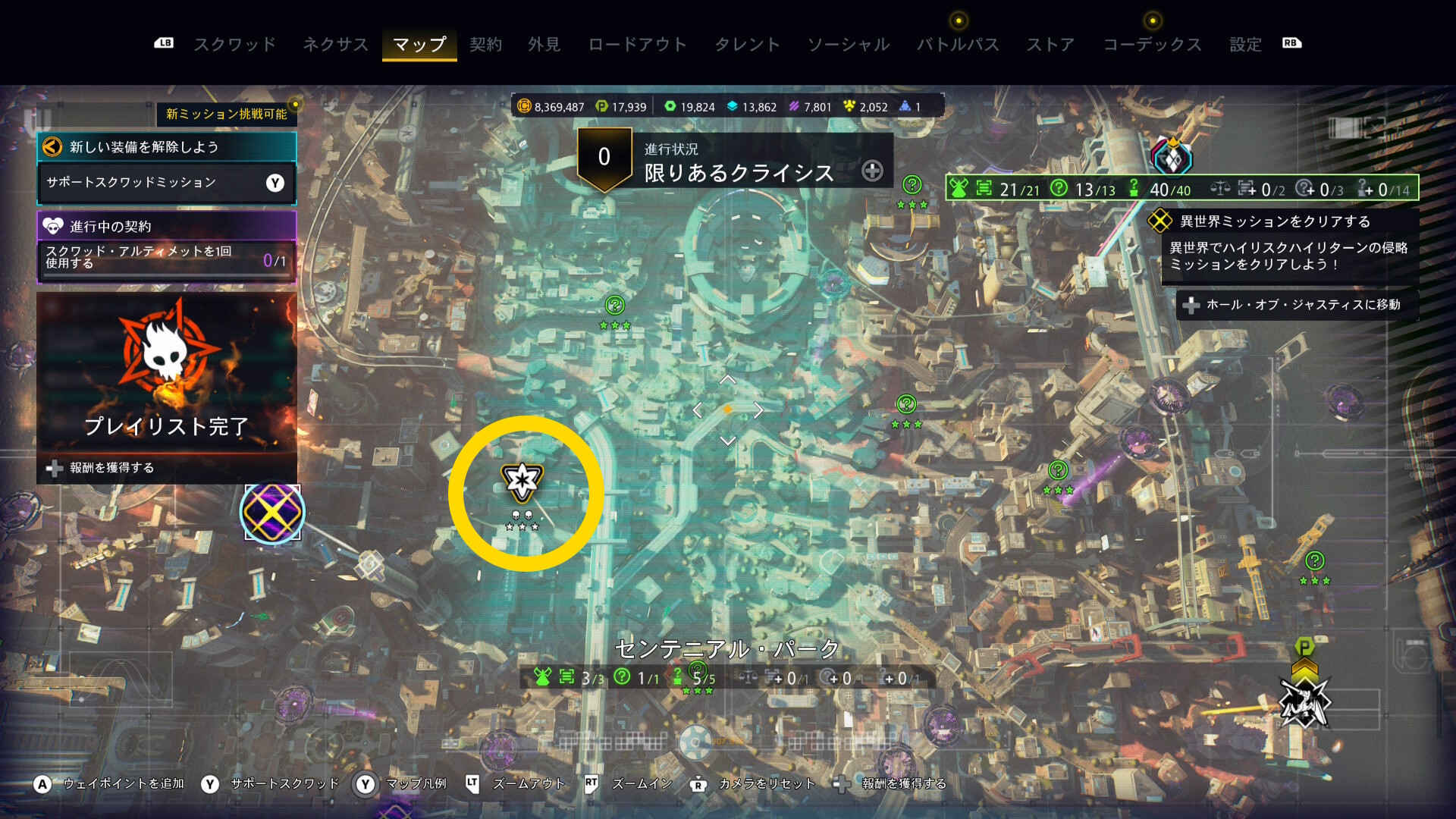1456x819 pixels.
Task: Switch to the タレント tab
Action: [x=747, y=45]
